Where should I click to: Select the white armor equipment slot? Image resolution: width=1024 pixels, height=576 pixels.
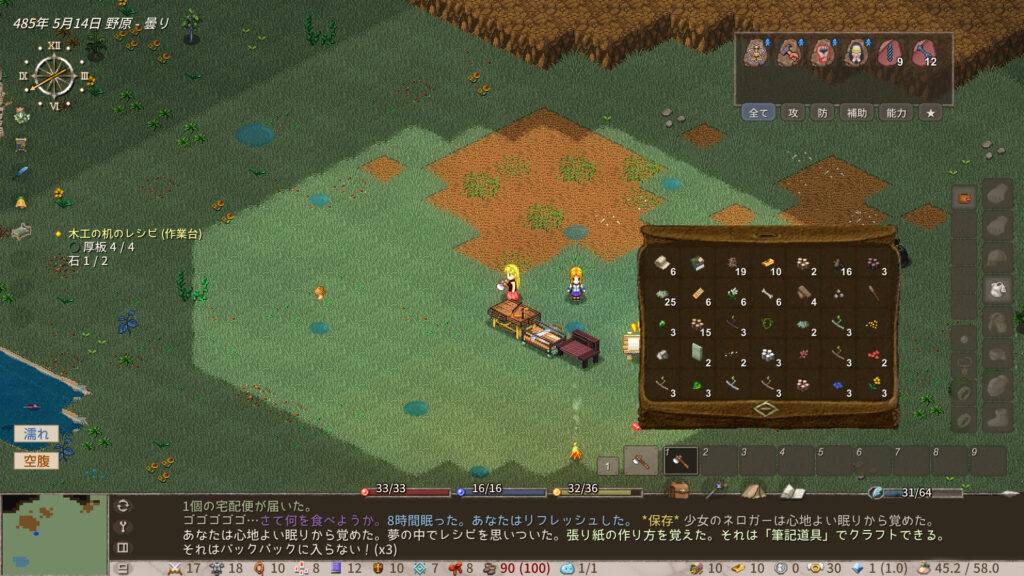pos(997,290)
